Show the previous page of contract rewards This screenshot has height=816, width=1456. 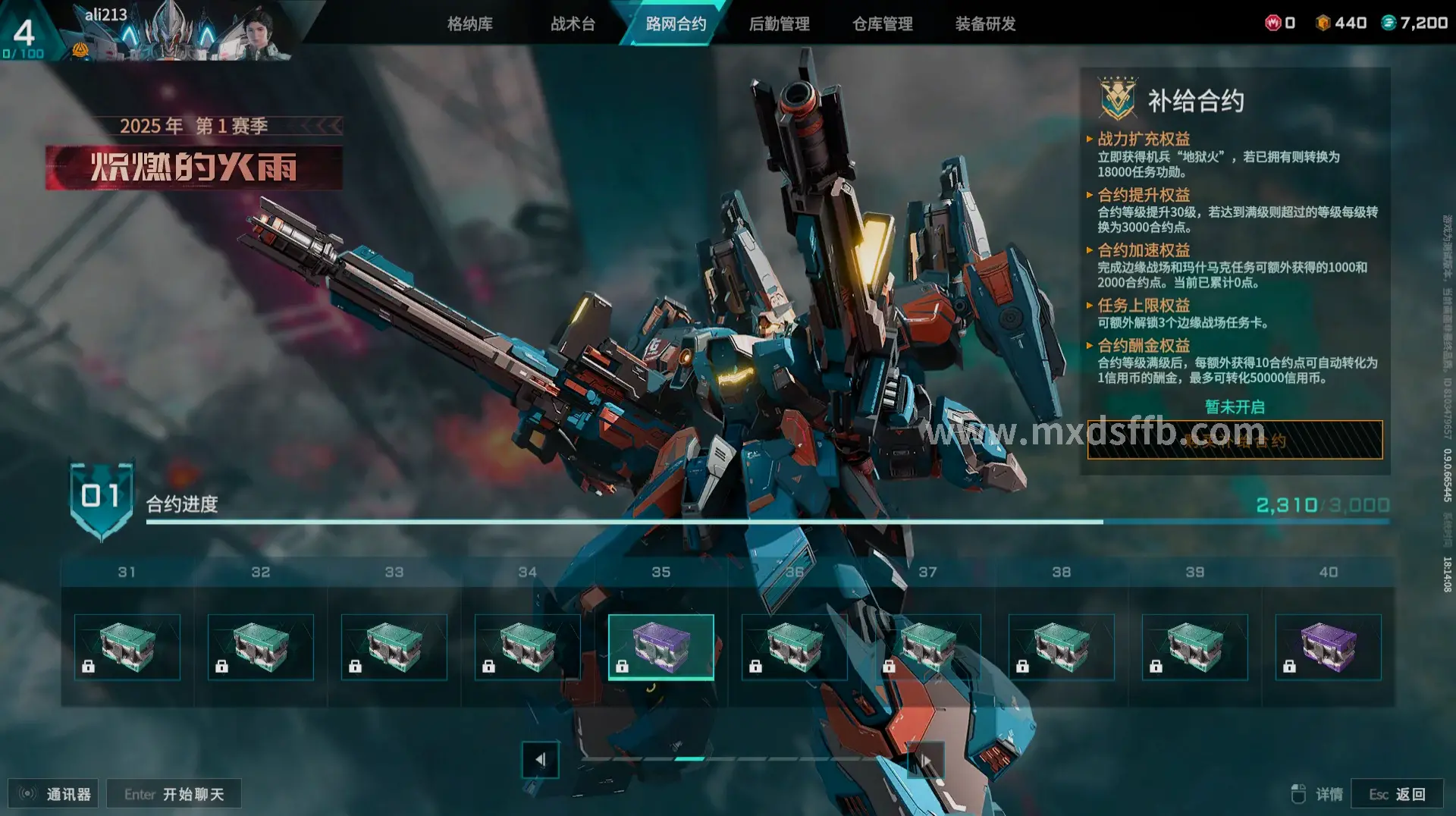pyautogui.click(x=540, y=759)
